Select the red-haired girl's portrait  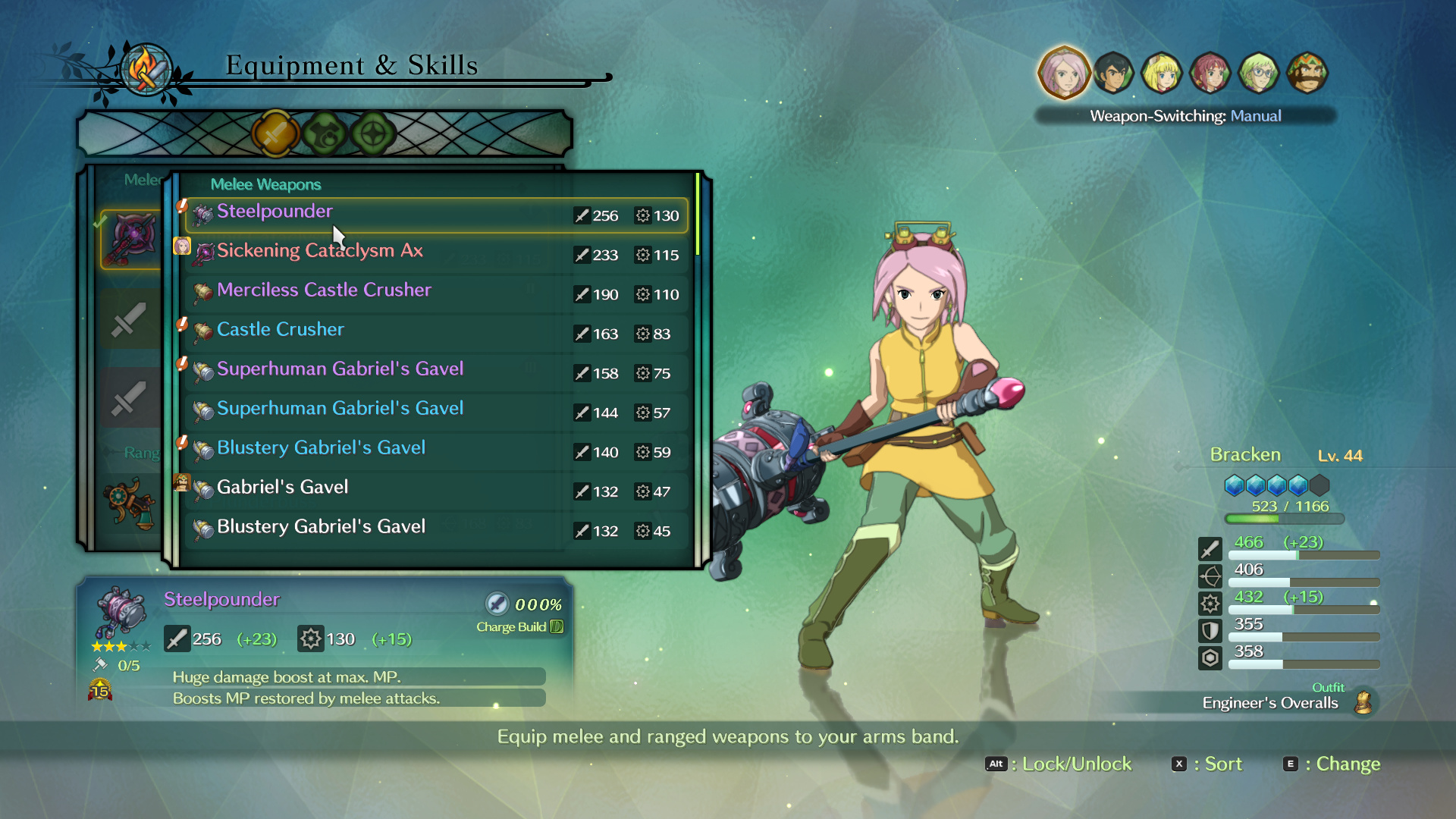1210,74
